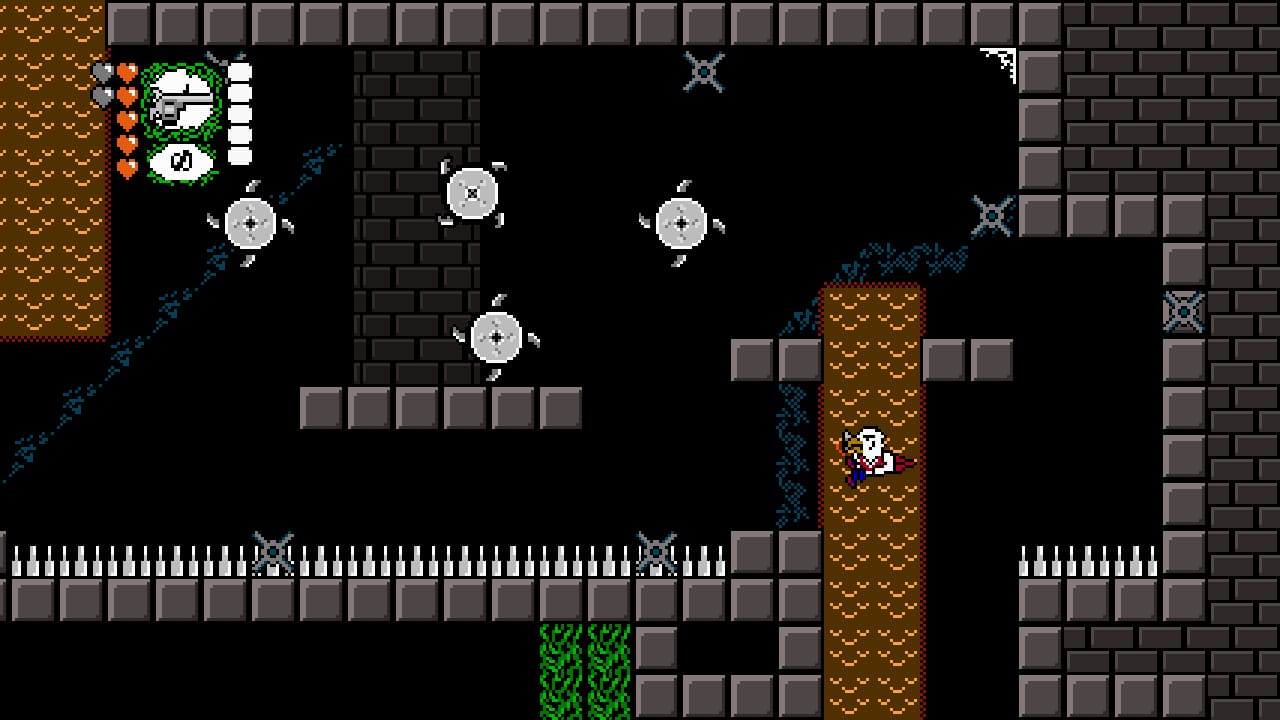
Task: Click the topmost white ammo square
Action: coord(240,72)
